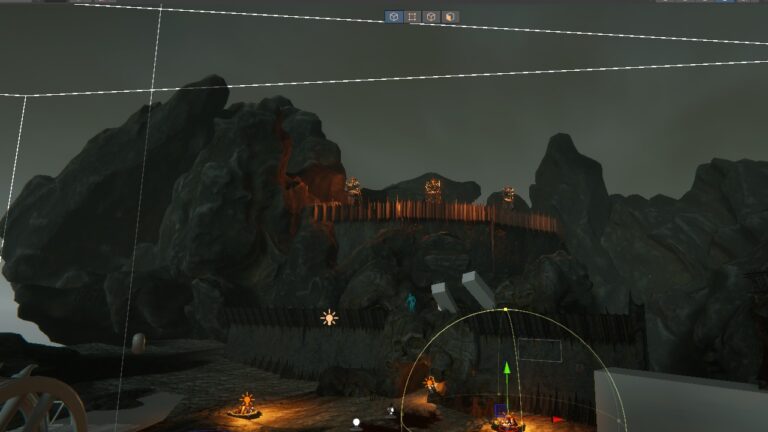Image resolution: width=768 pixels, height=432 pixels.
Task: Click the red arrow gizmo handle
Action: tap(557, 419)
